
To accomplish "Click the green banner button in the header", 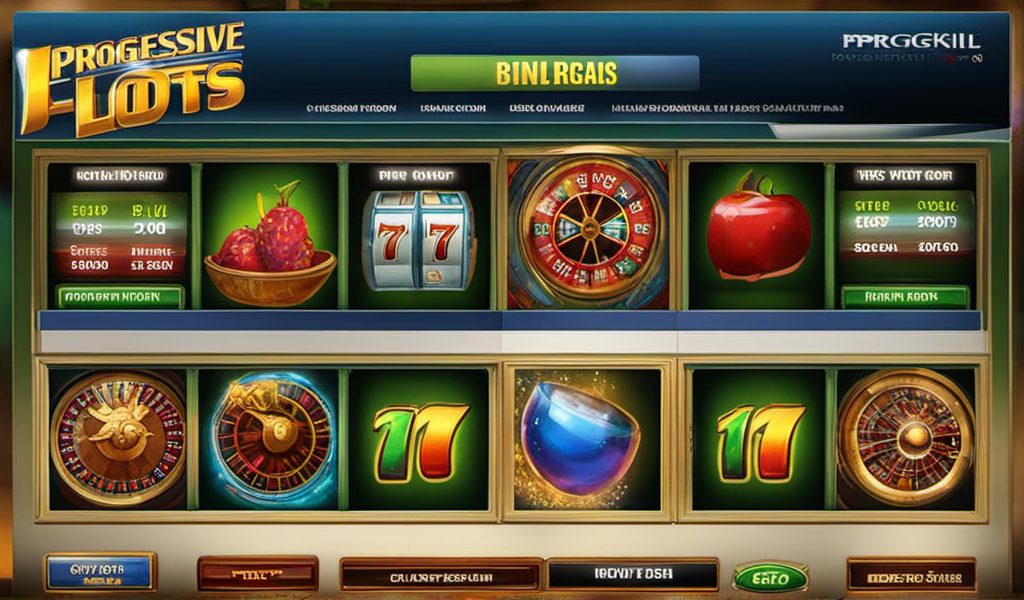I will [x=554, y=73].
